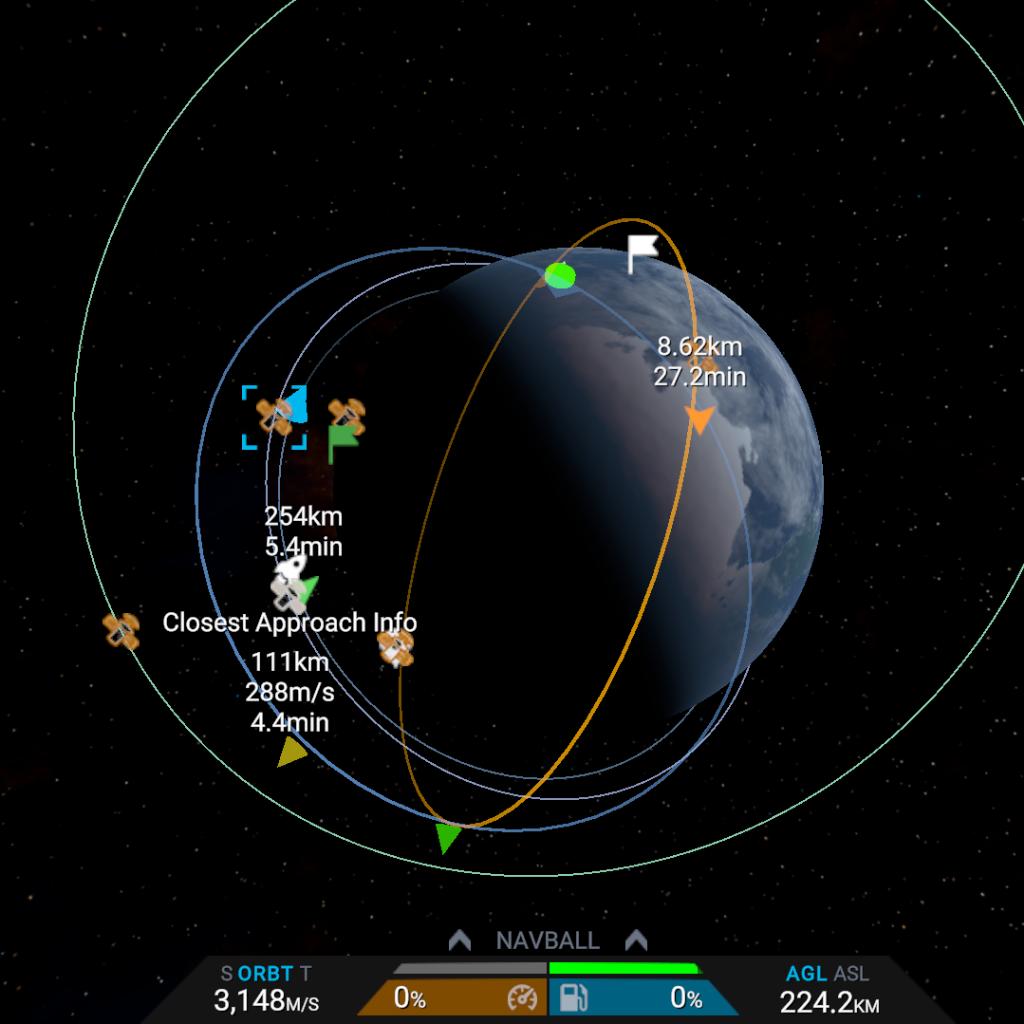The height and width of the screenshot is (1024, 1024).
Task: Click the orange triangle marker on orange orbit
Action: [x=700, y=419]
